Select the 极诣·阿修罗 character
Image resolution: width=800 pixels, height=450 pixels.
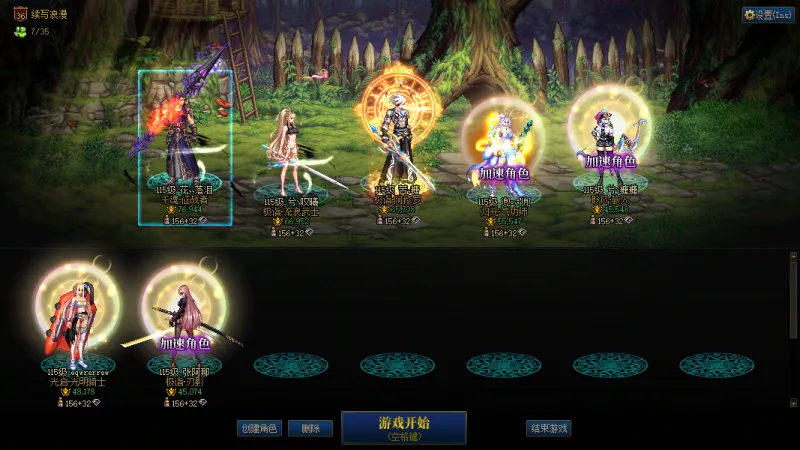coord(398,140)
